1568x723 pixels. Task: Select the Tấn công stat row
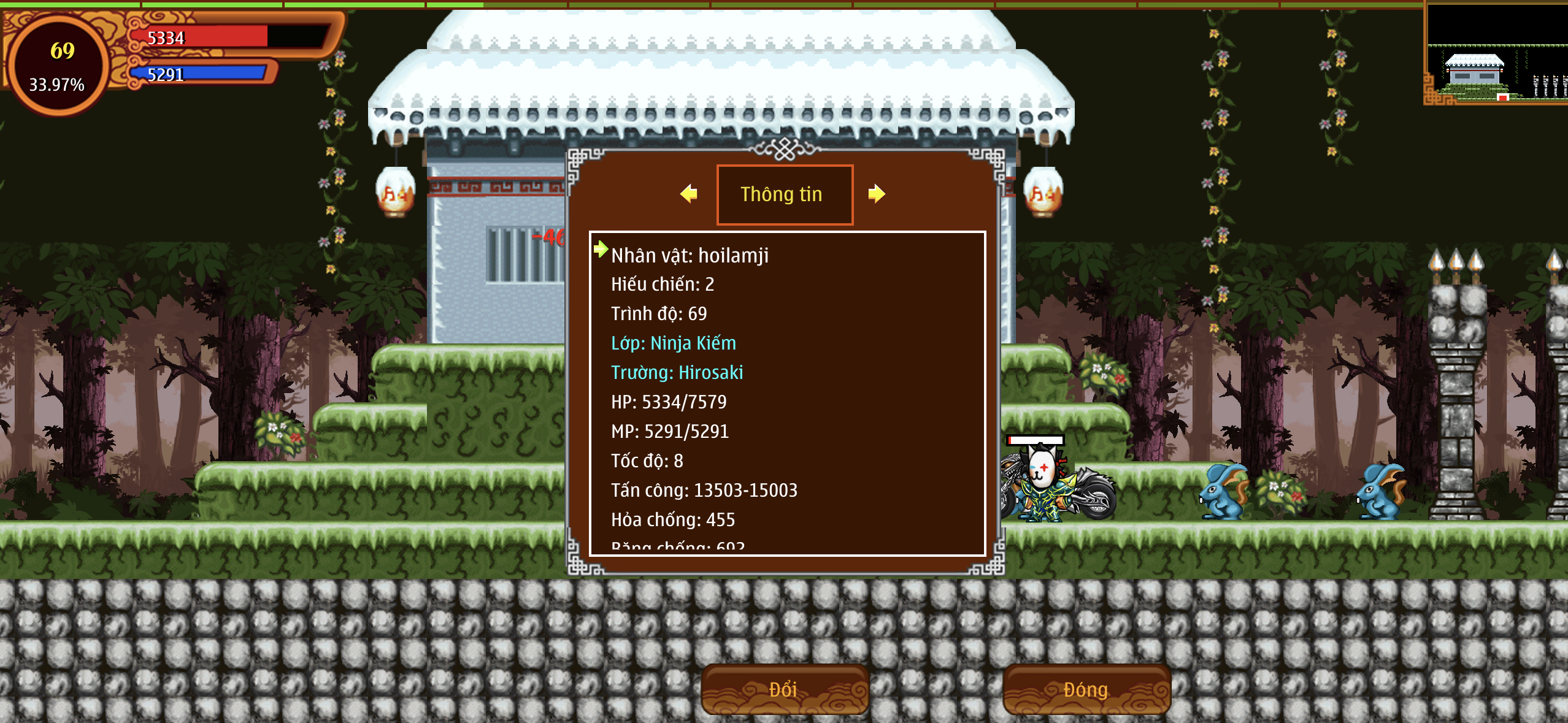(x=704, y=490)
